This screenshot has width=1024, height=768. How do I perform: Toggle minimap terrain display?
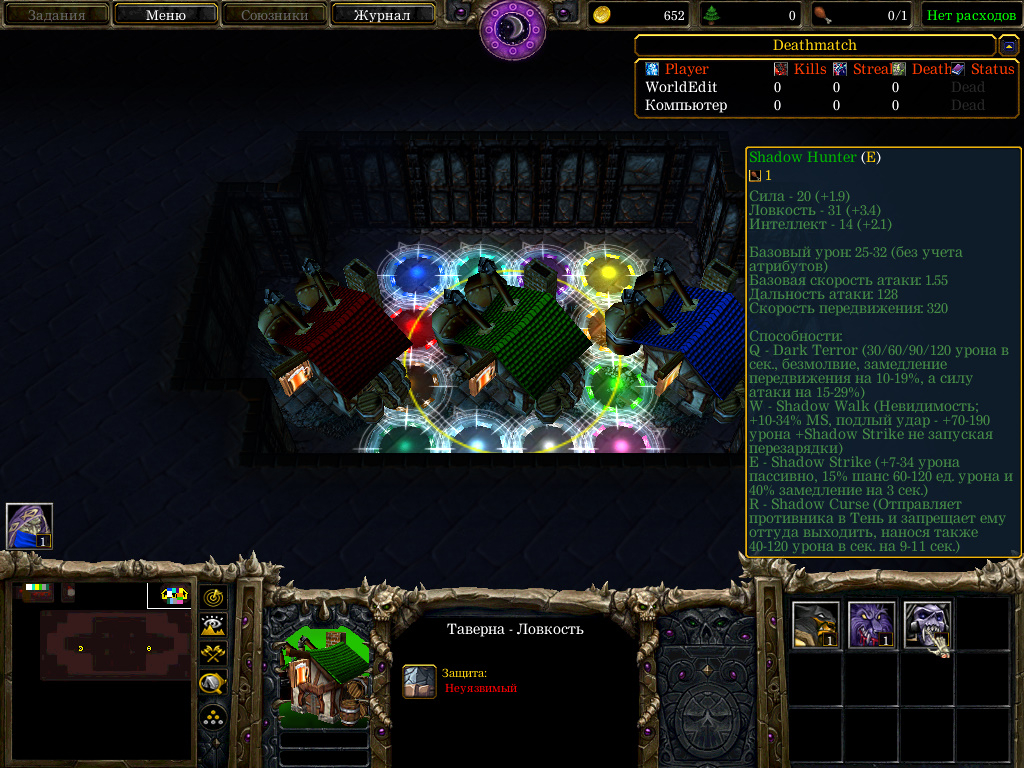click(213, 625)
